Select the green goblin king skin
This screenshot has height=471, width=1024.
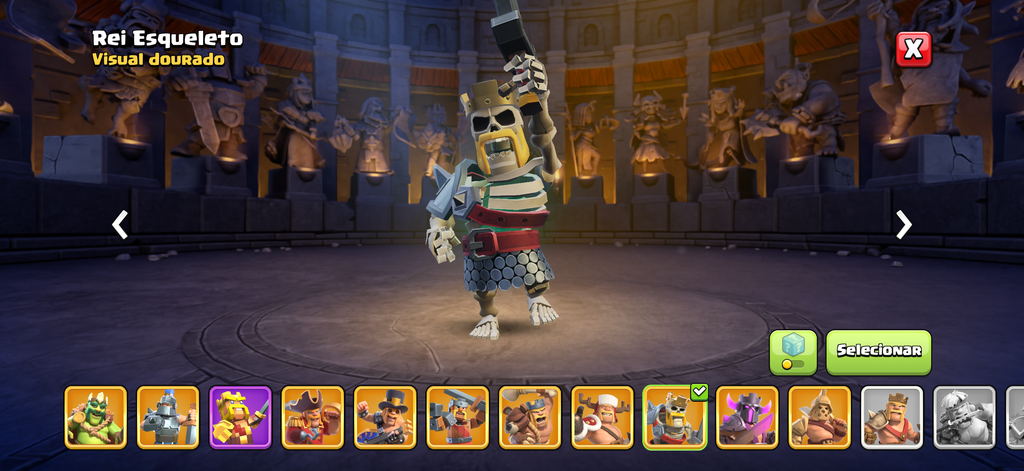tap(96, 416)
